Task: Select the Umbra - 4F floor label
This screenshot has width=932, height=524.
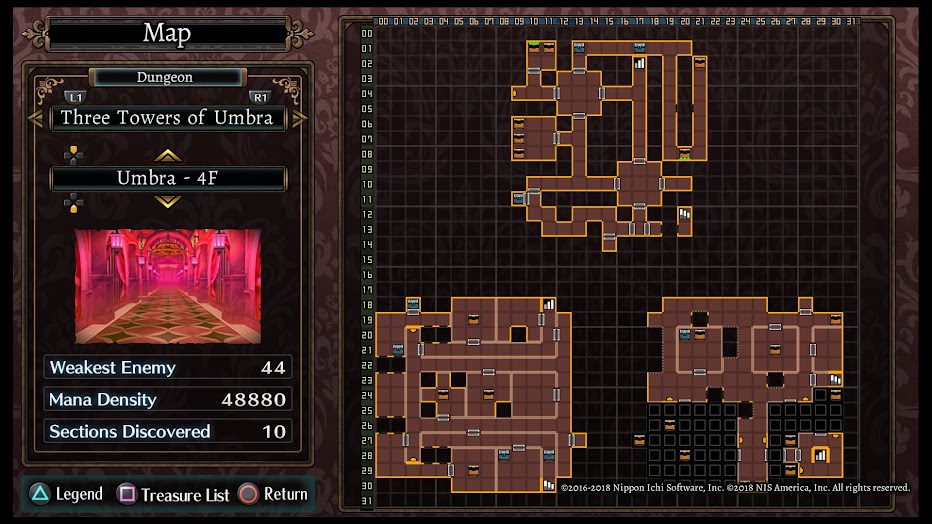Action: [x=167, y=179]
